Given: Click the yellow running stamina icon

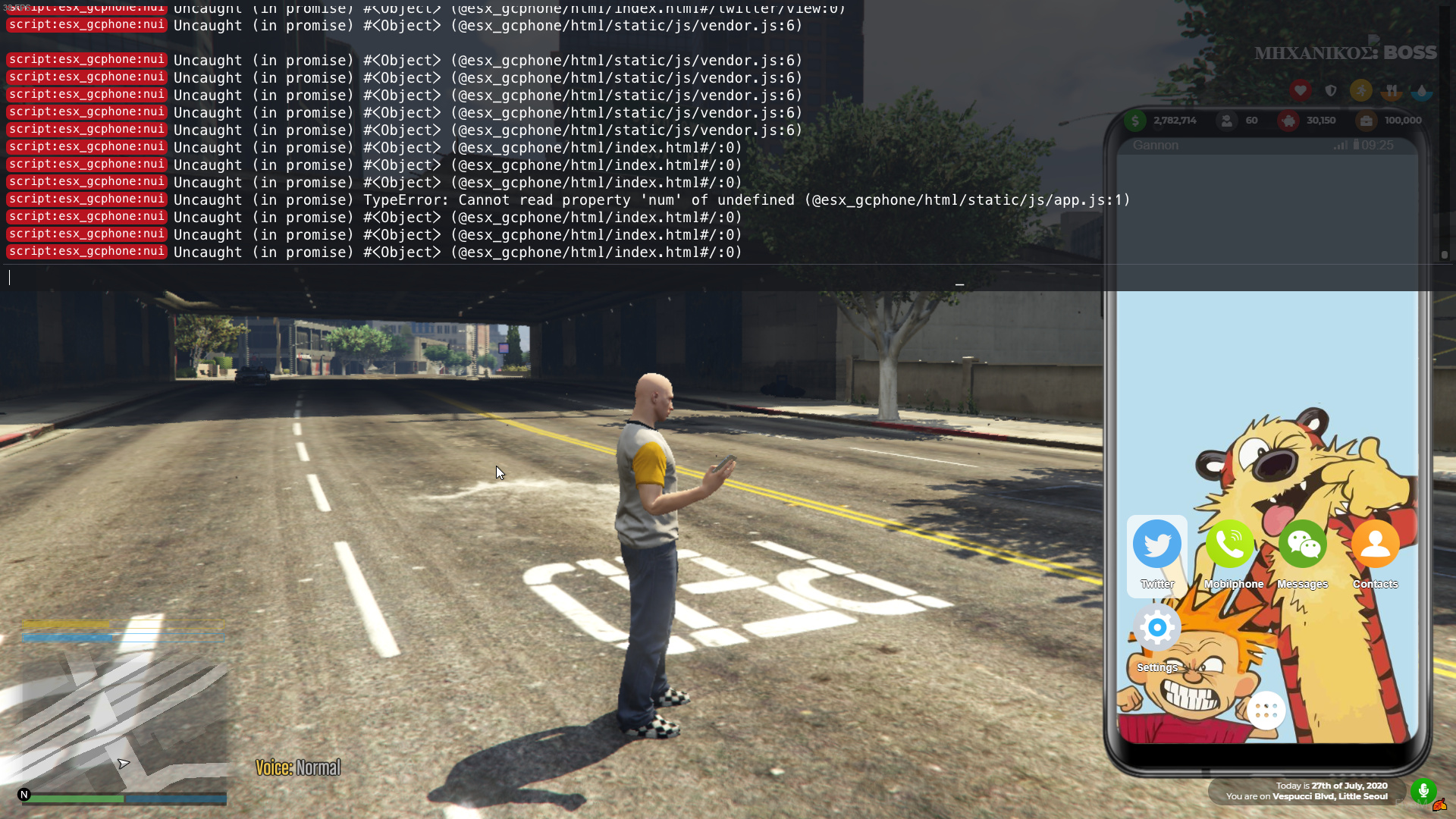Looking at the screenshot, I should pos(1362,90).
